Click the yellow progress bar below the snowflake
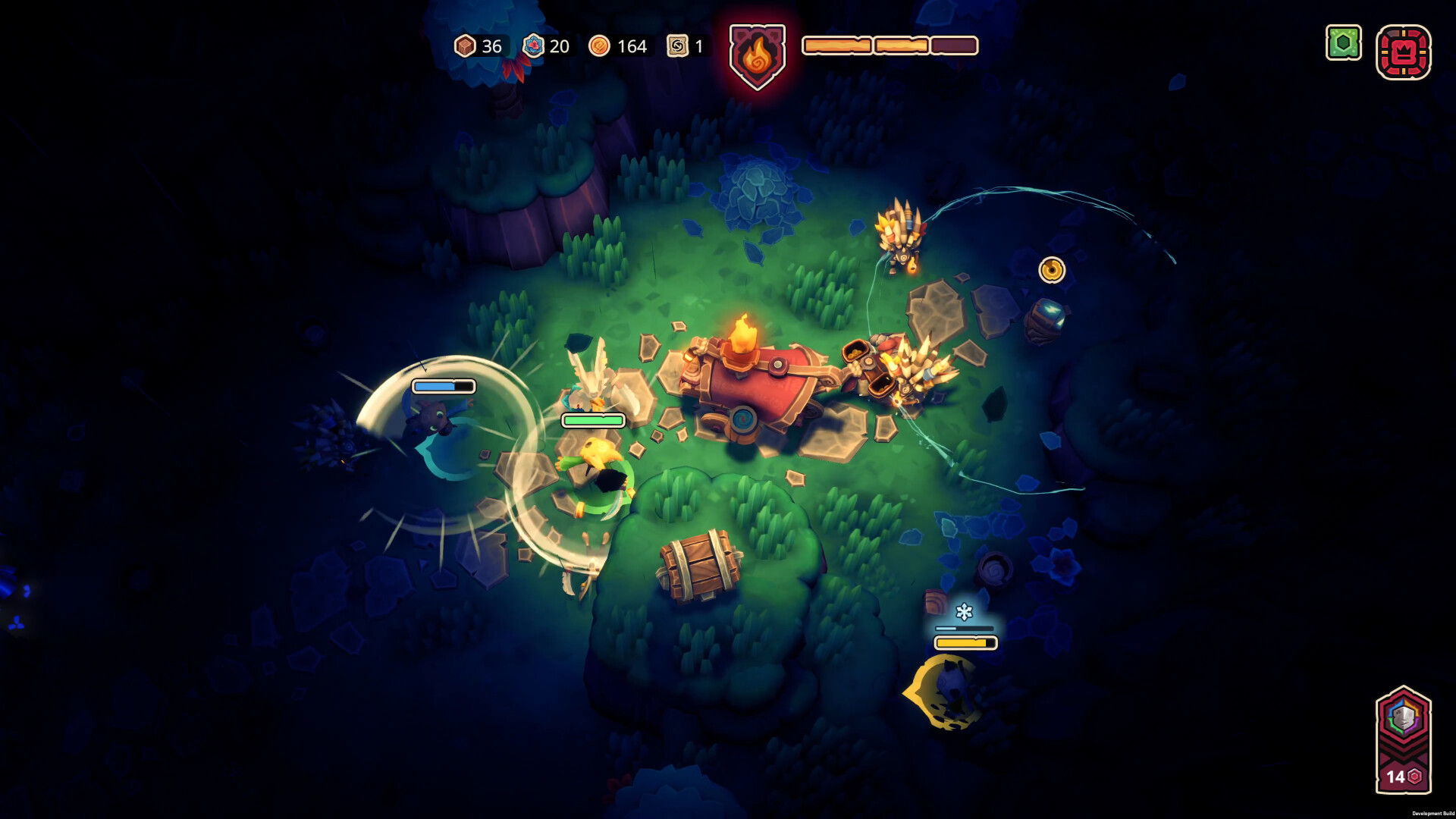 (x=965, y=642)
